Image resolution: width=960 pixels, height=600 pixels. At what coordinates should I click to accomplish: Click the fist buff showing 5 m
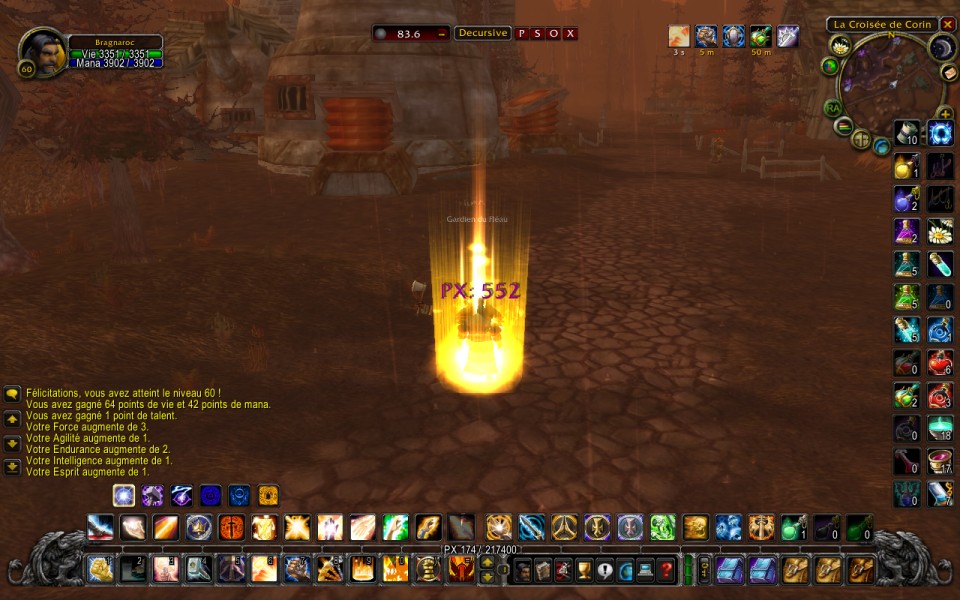tap(706, 37)
